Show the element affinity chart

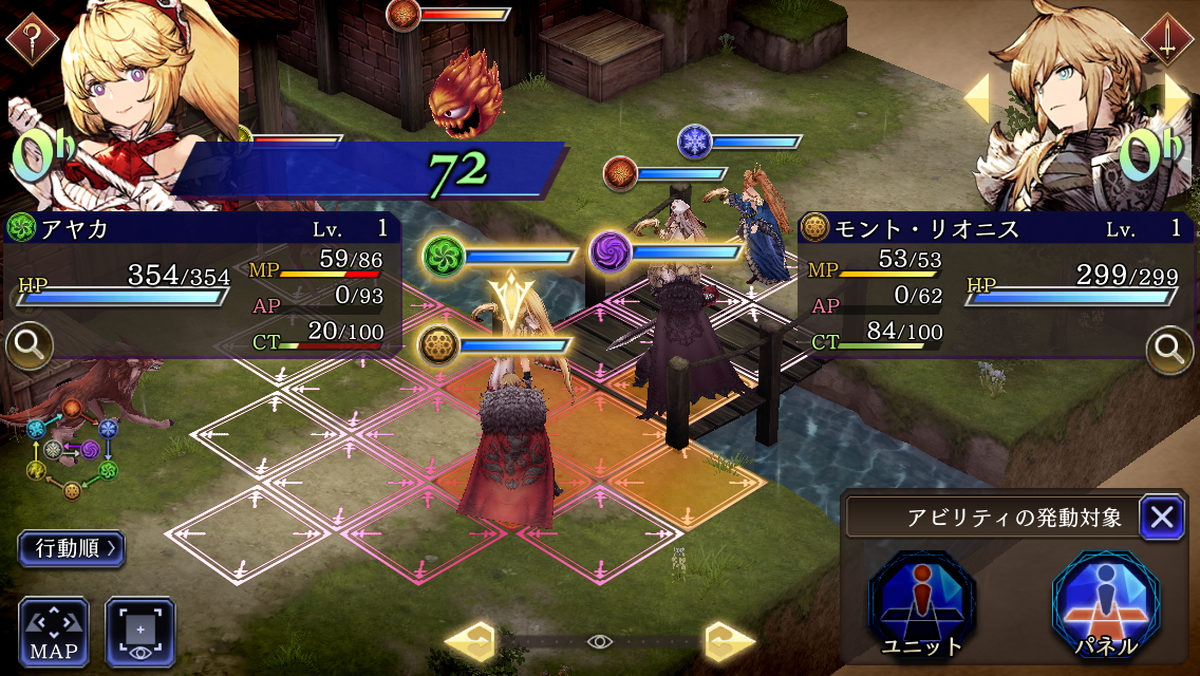pyautogui.click(x=72, y=448)
